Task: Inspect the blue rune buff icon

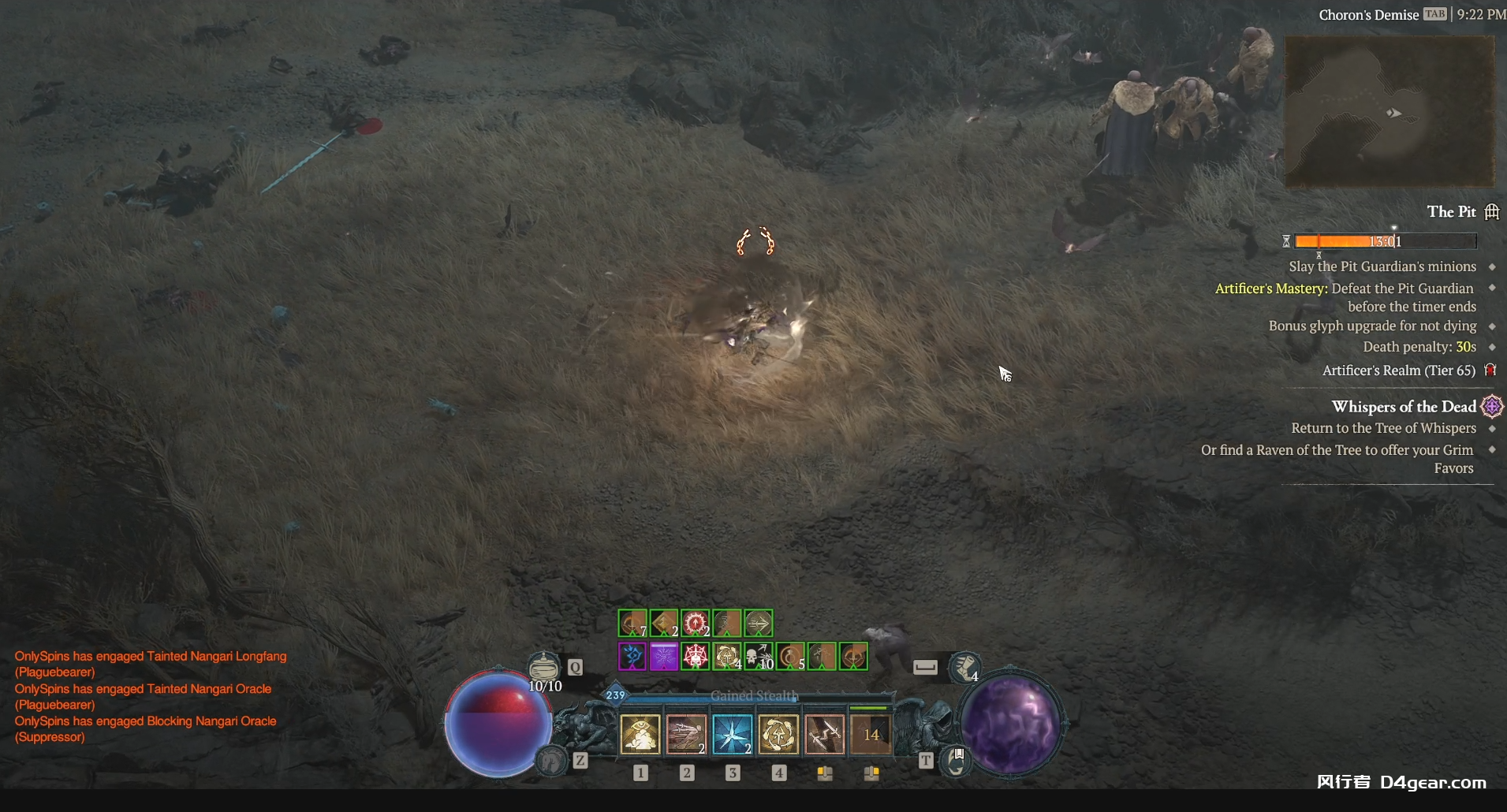Action: pos(632,656)
